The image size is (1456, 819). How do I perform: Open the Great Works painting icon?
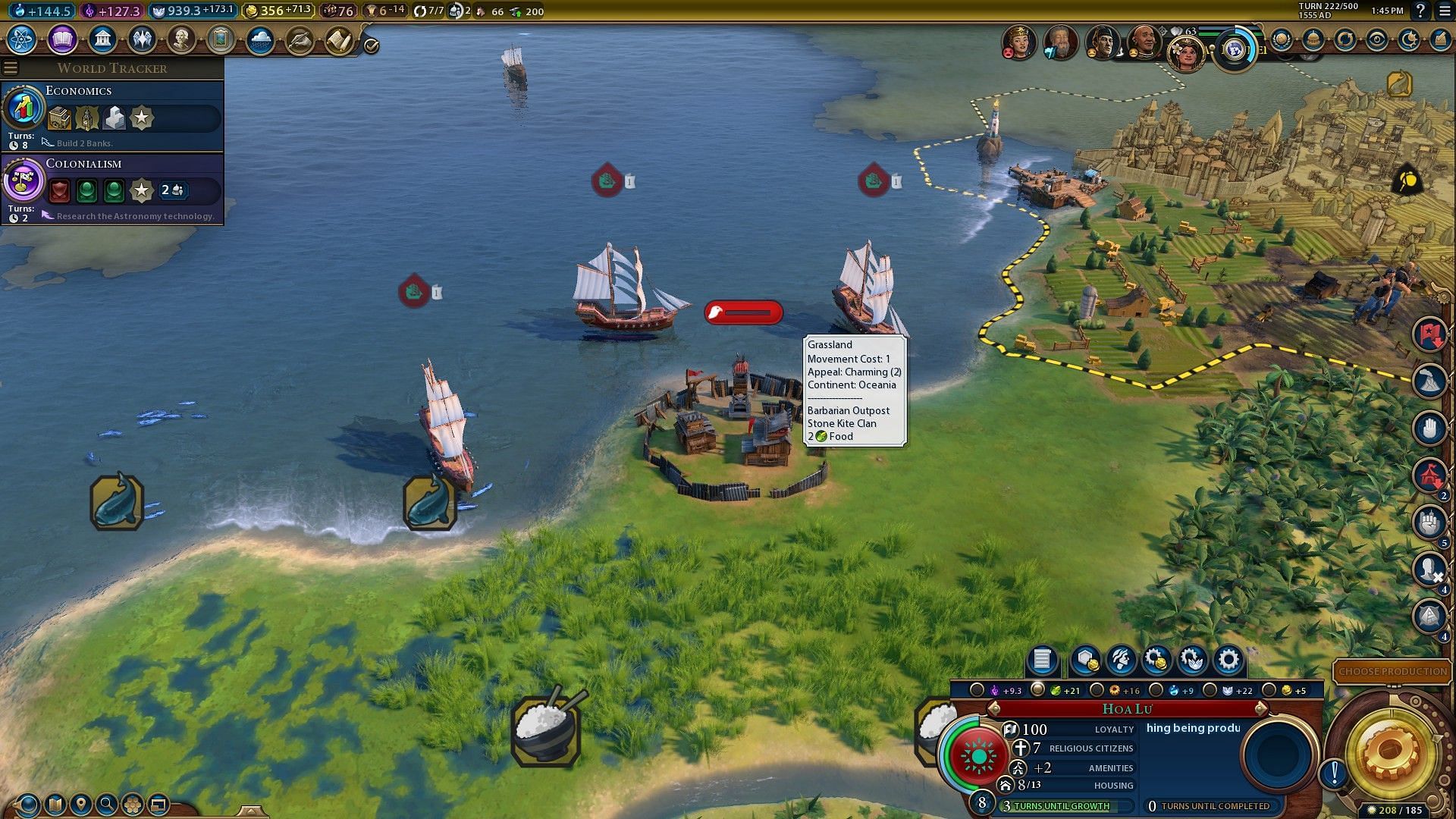tap(221, 39)
